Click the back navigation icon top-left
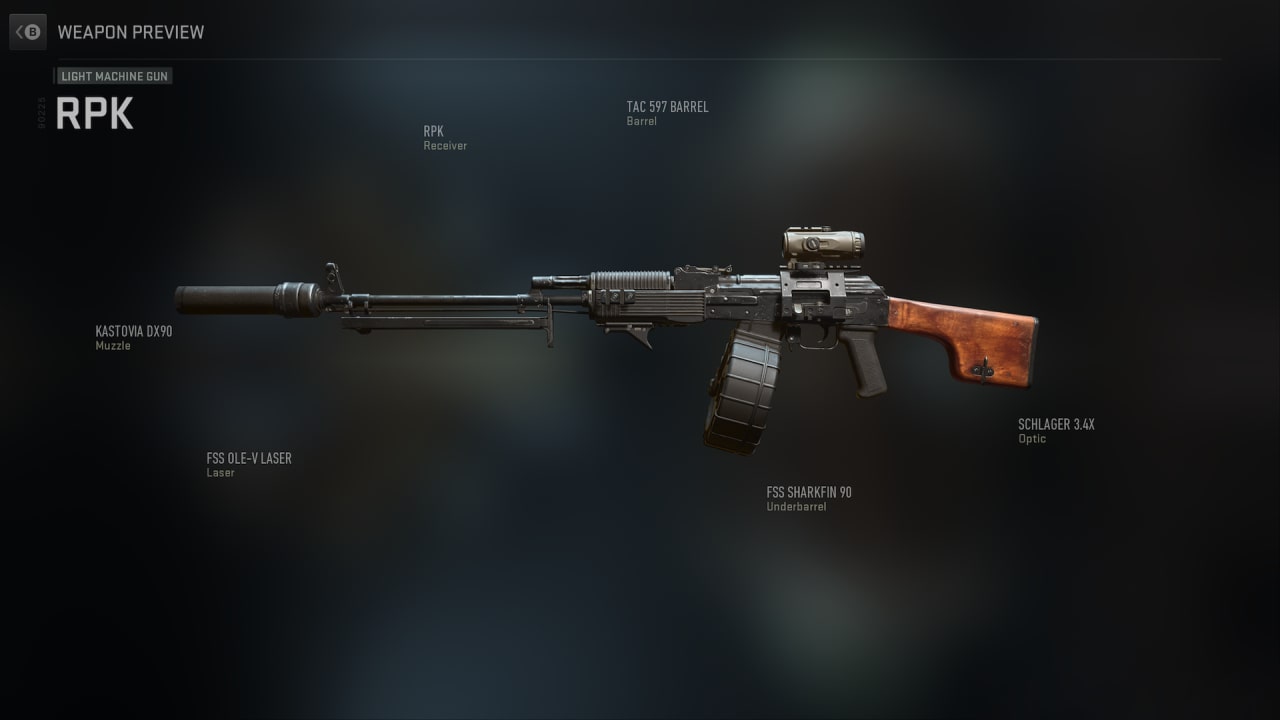Screen dimensions: 1280x720 coord(28,31)
